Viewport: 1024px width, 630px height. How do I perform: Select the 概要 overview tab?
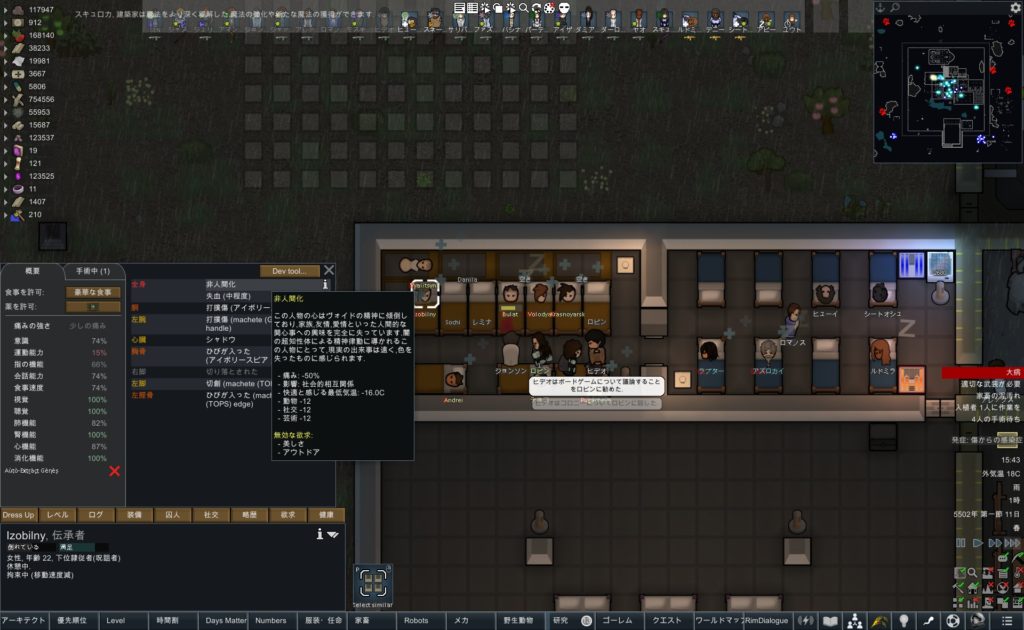[32, 271]
